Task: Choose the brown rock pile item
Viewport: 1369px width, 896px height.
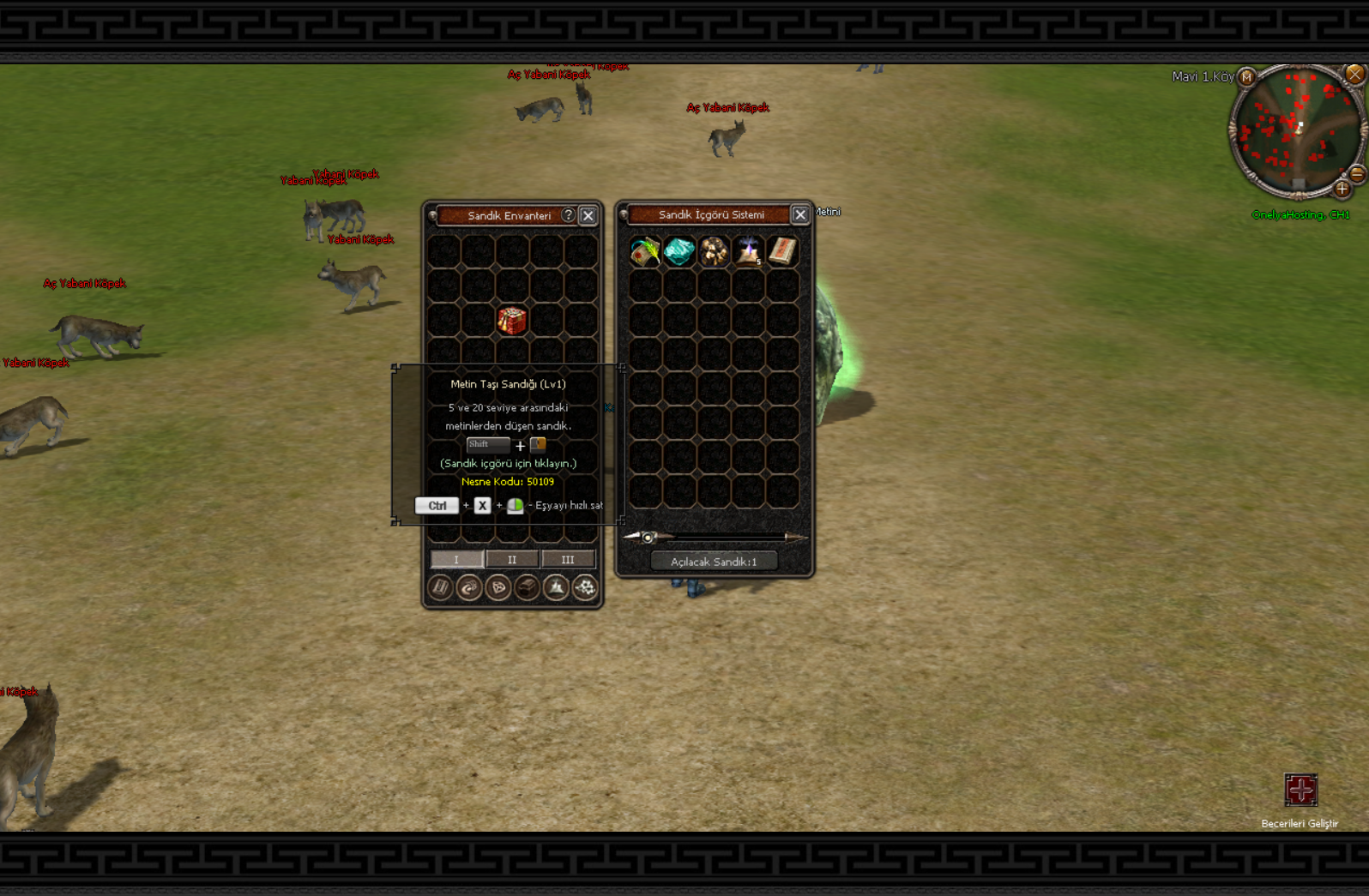Action: point(714,252)
